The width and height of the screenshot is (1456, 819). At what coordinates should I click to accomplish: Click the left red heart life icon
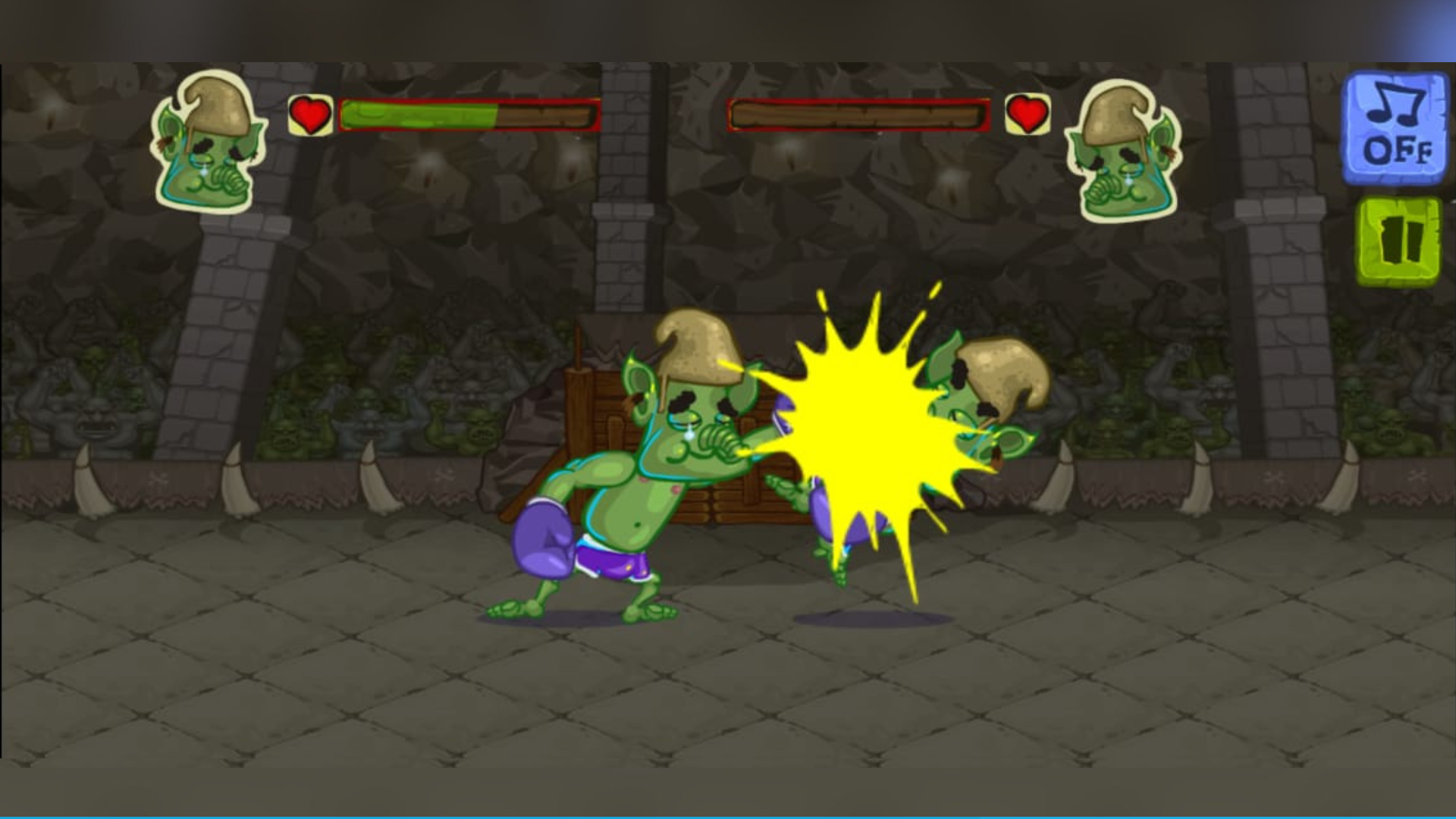309,114
